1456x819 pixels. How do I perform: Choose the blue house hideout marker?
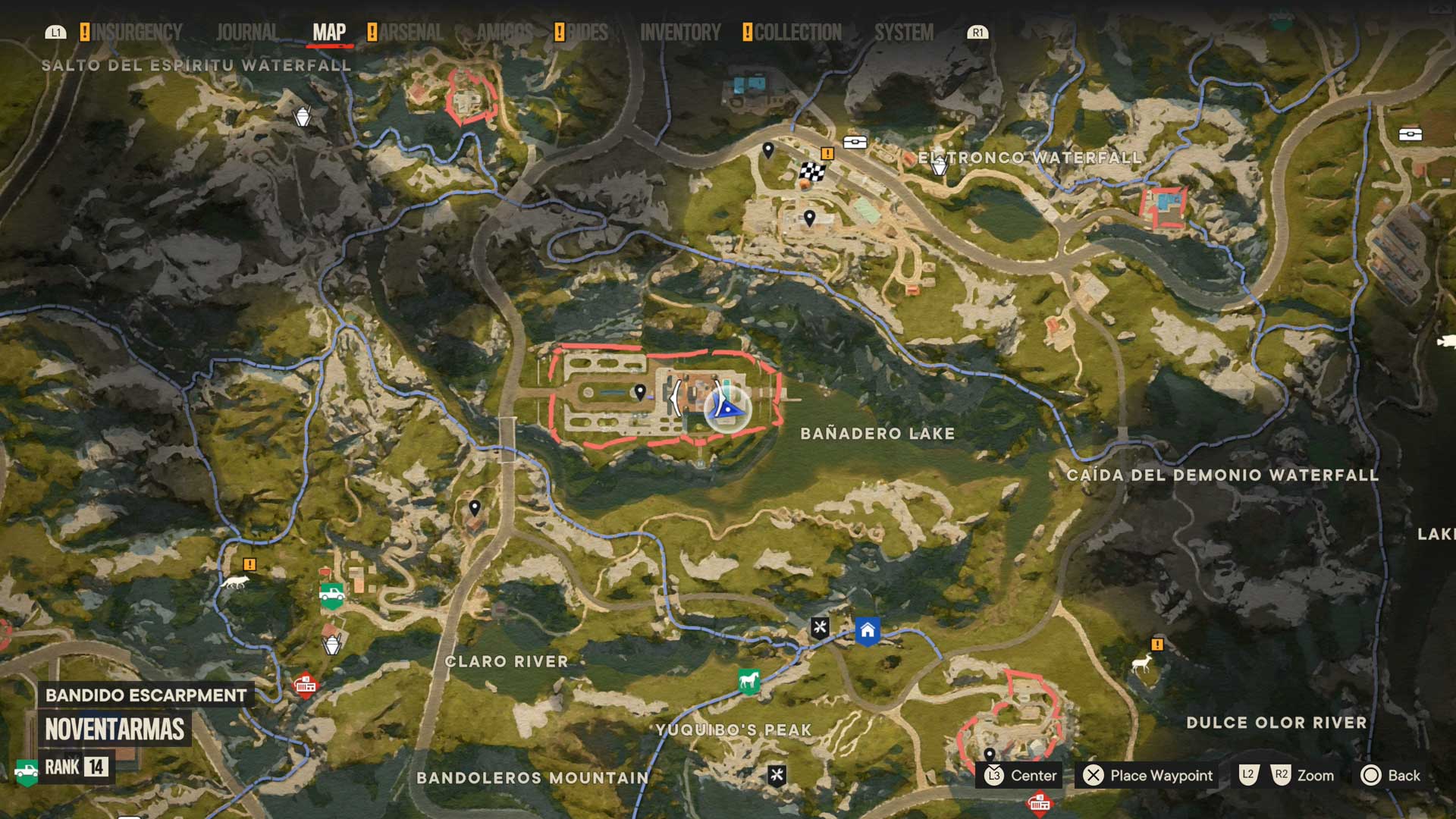pos(868,630)
